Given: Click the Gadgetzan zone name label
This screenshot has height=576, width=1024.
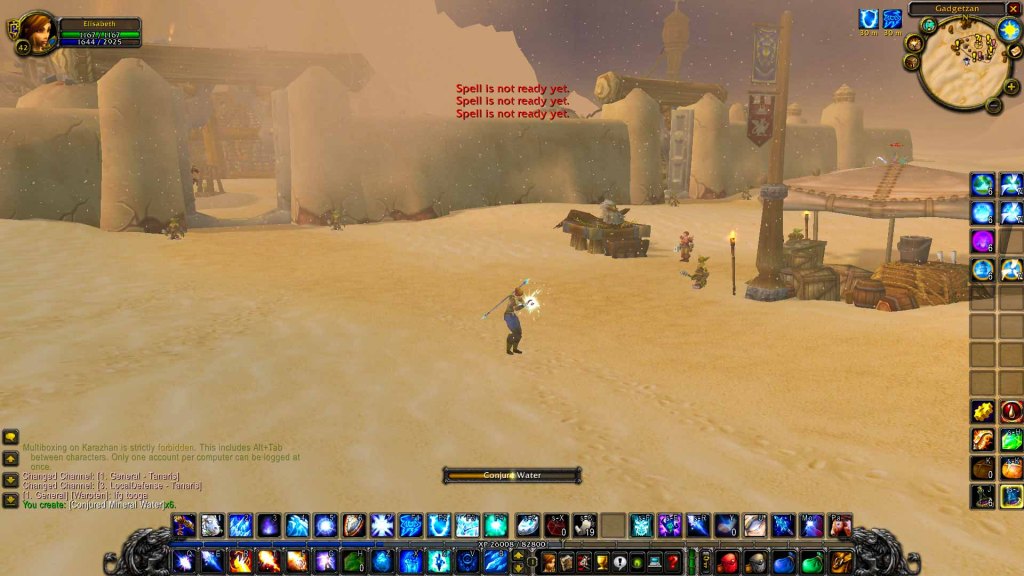Looking at the screenshot, I should 957,9.
